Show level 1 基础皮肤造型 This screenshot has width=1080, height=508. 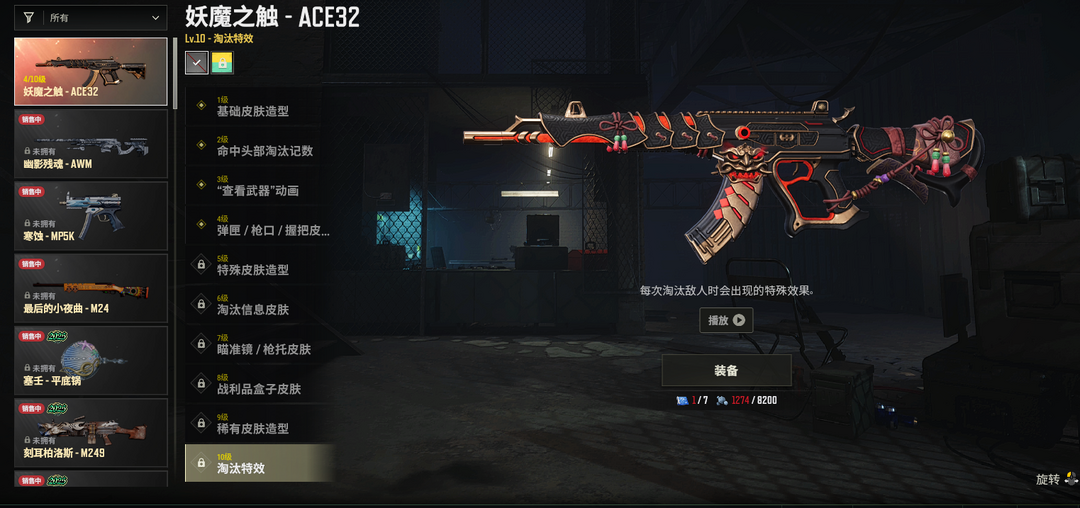(259, 107)
